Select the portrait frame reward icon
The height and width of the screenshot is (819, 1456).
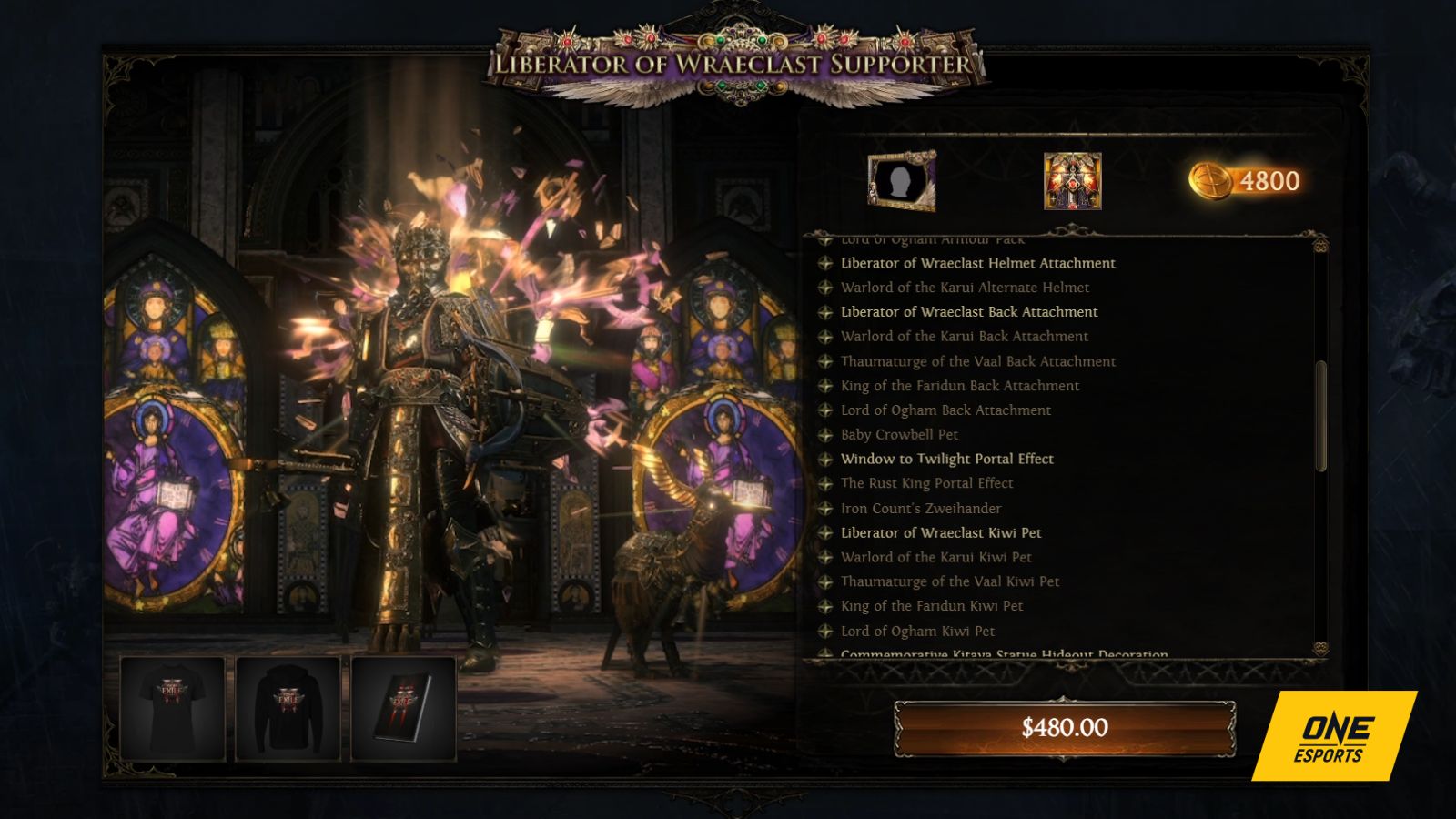(x=903, y=182)
